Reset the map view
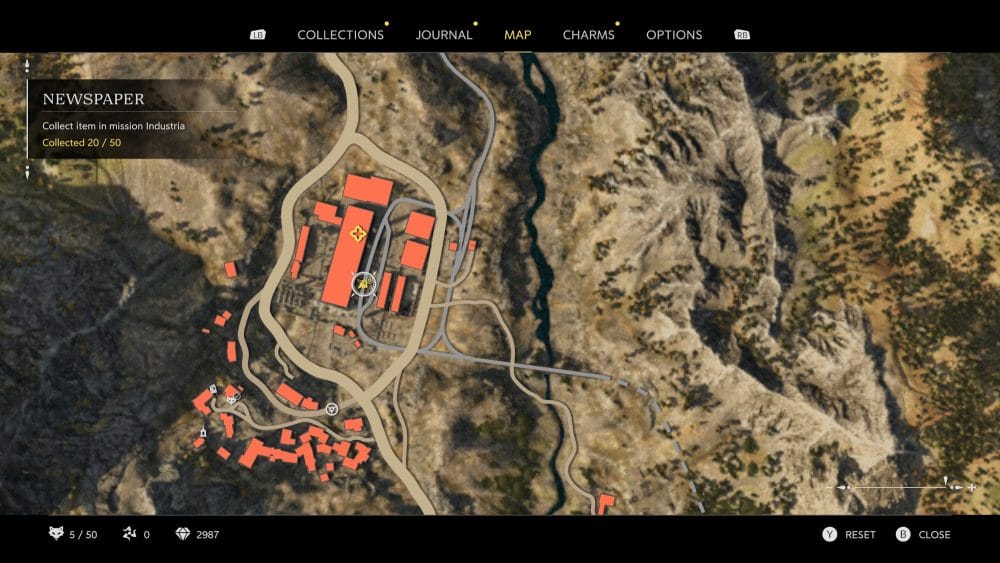 pos(849,535)
